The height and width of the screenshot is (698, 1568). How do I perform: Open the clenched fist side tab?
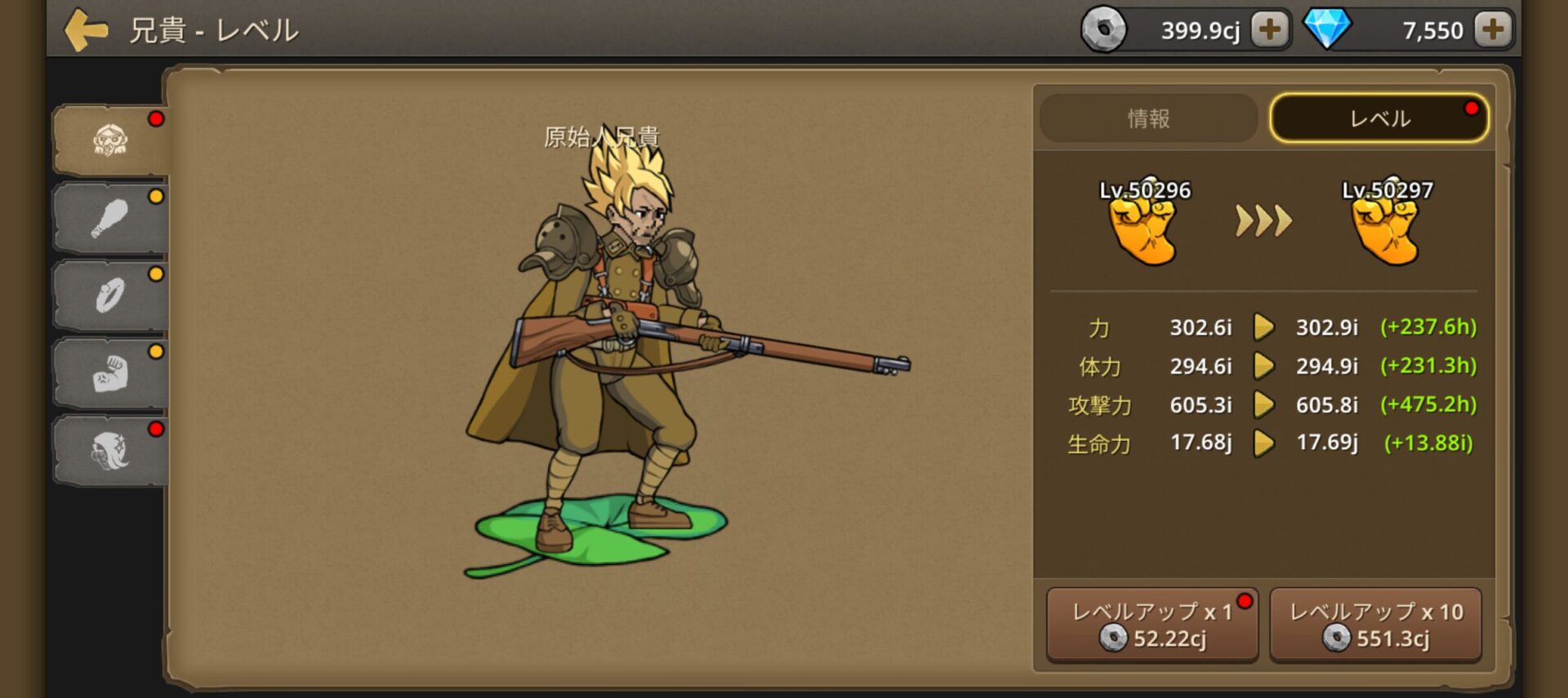click(110, 373)
